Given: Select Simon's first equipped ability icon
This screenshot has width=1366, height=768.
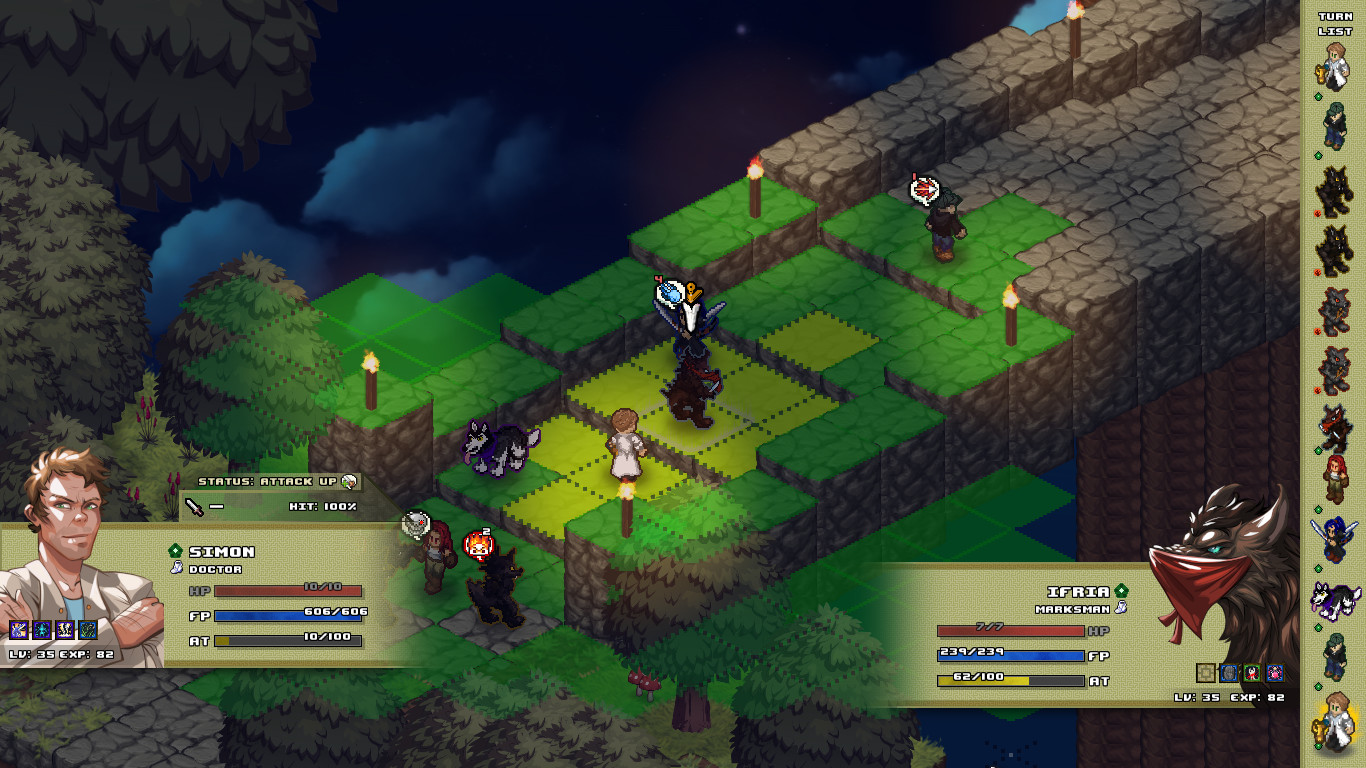Looking at the screenshot, I should pos(18,631).
